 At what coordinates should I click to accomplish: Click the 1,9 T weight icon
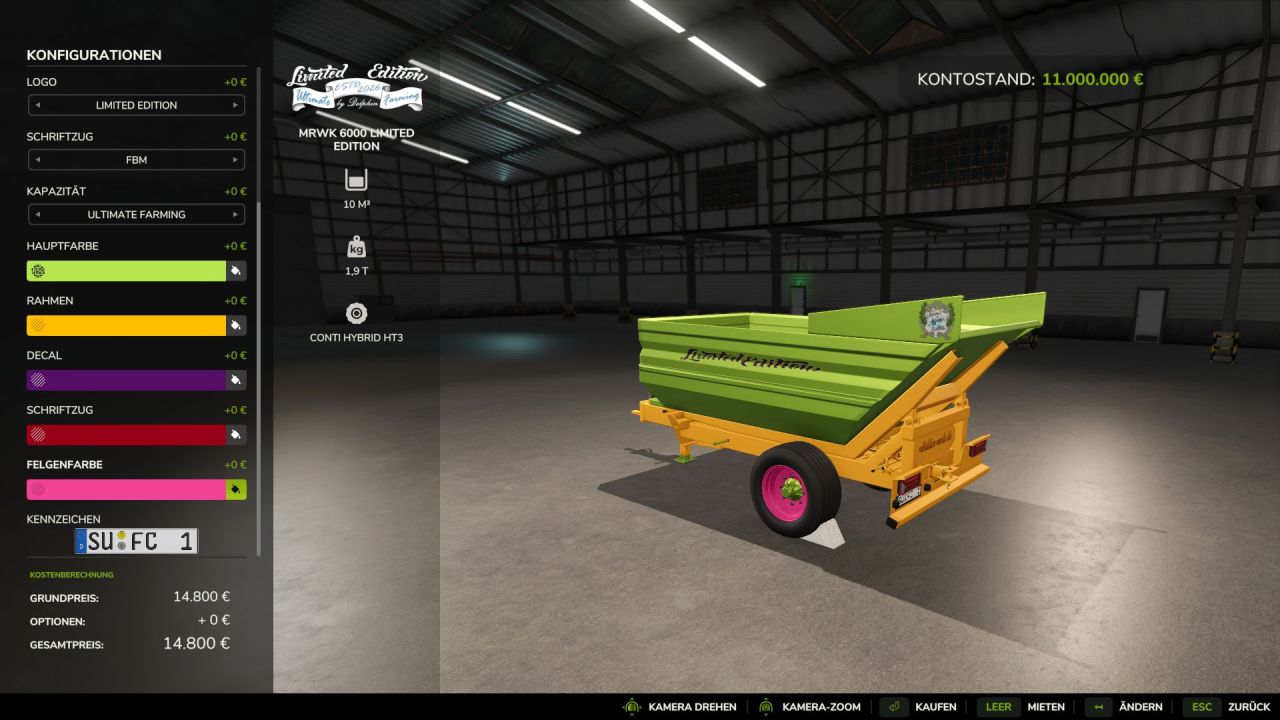click(355, 247)
